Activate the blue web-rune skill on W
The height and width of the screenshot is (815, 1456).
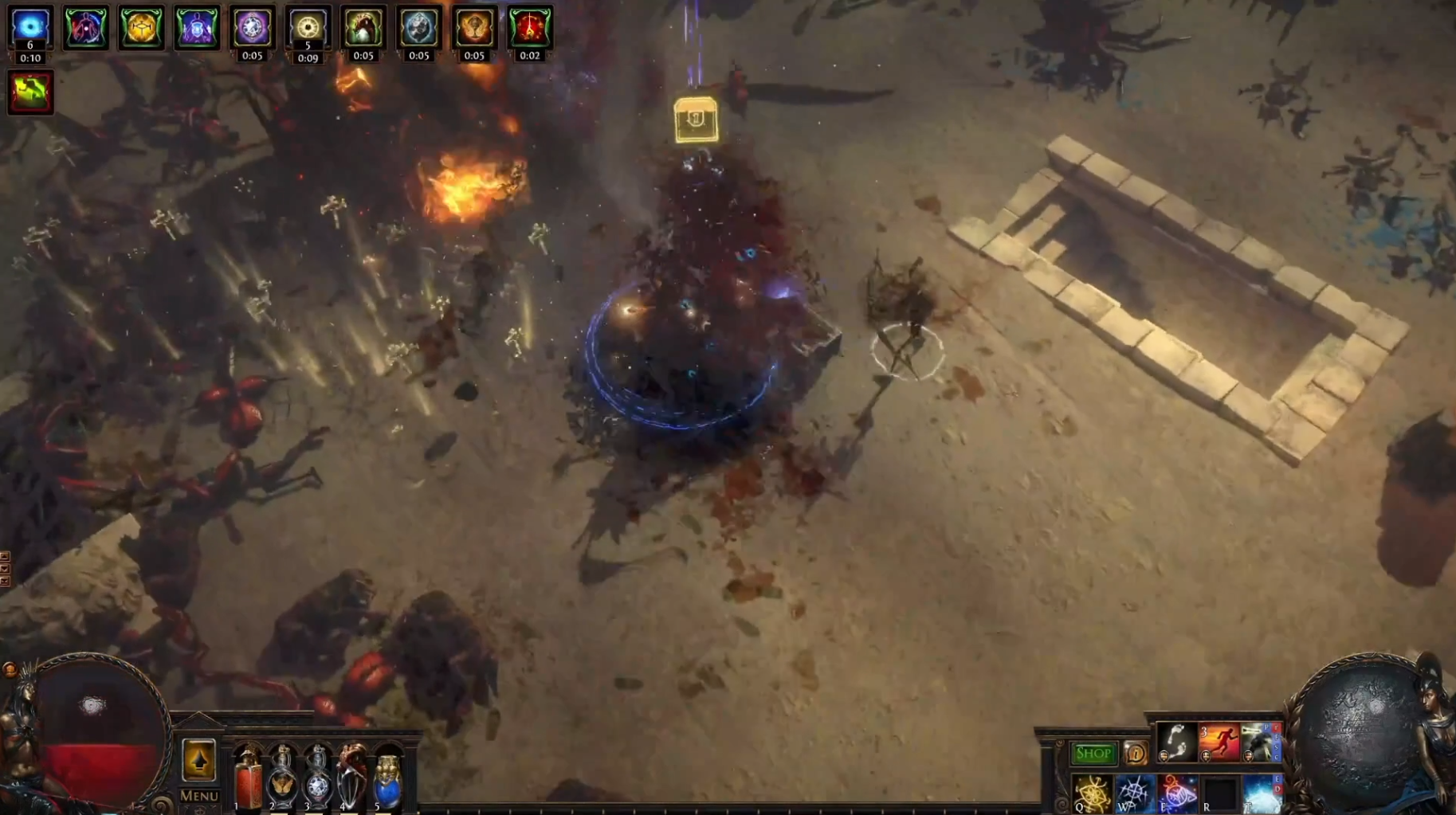click(x=1133, y=793)
